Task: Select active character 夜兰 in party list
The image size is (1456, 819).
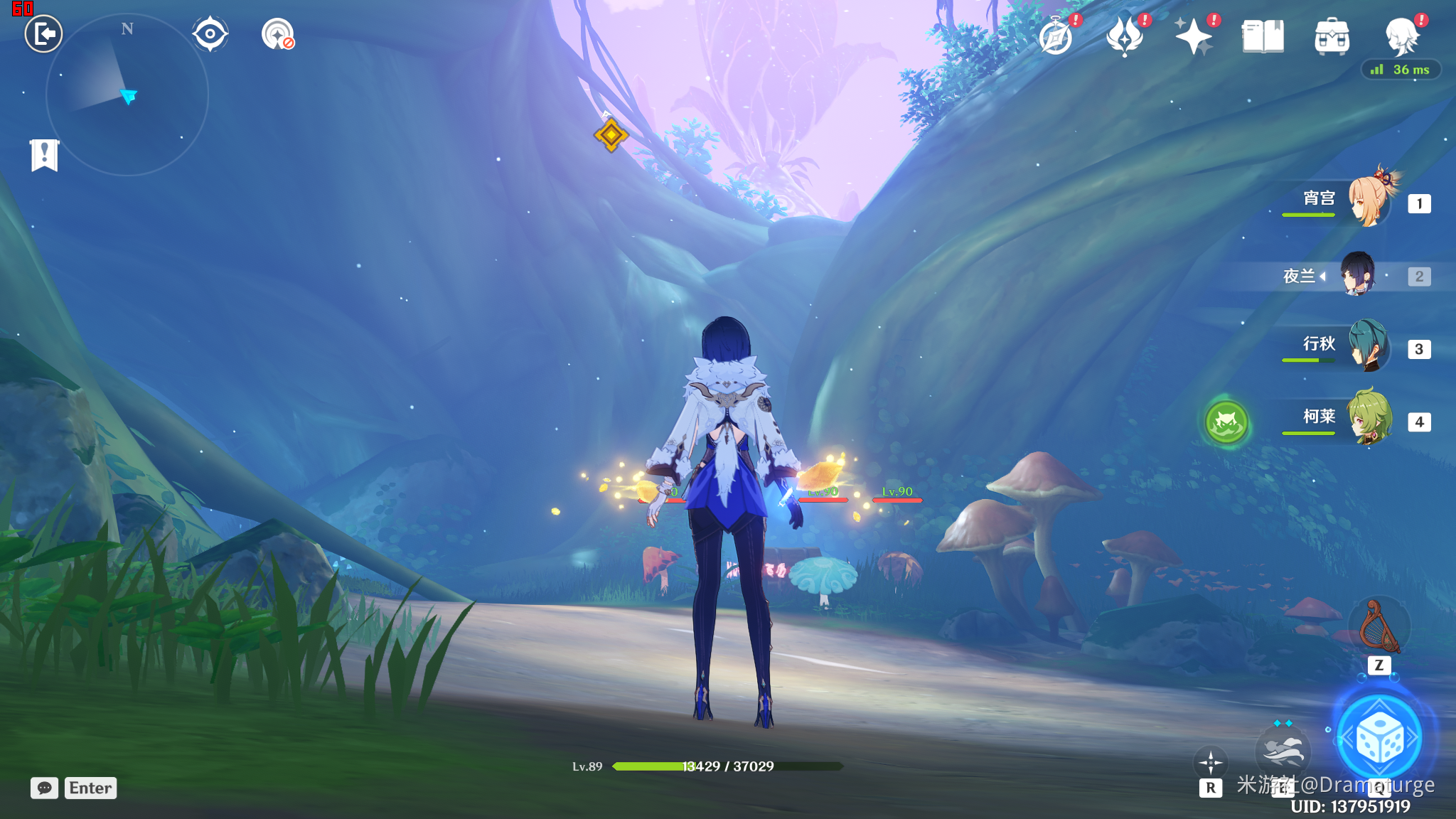Action: click(1358, 275)
